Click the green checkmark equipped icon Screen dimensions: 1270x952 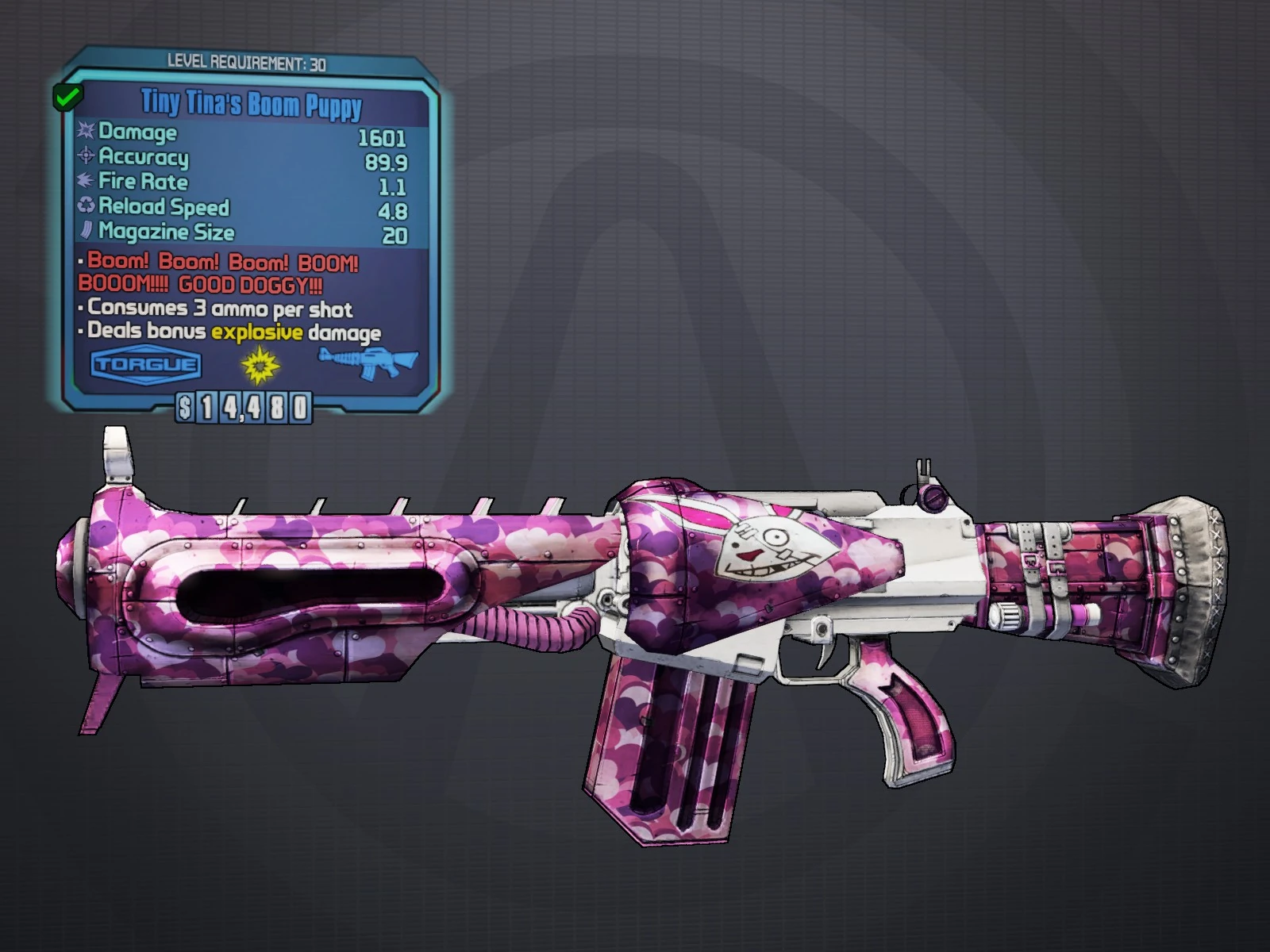pyautogui.click(x=67, y=98)
